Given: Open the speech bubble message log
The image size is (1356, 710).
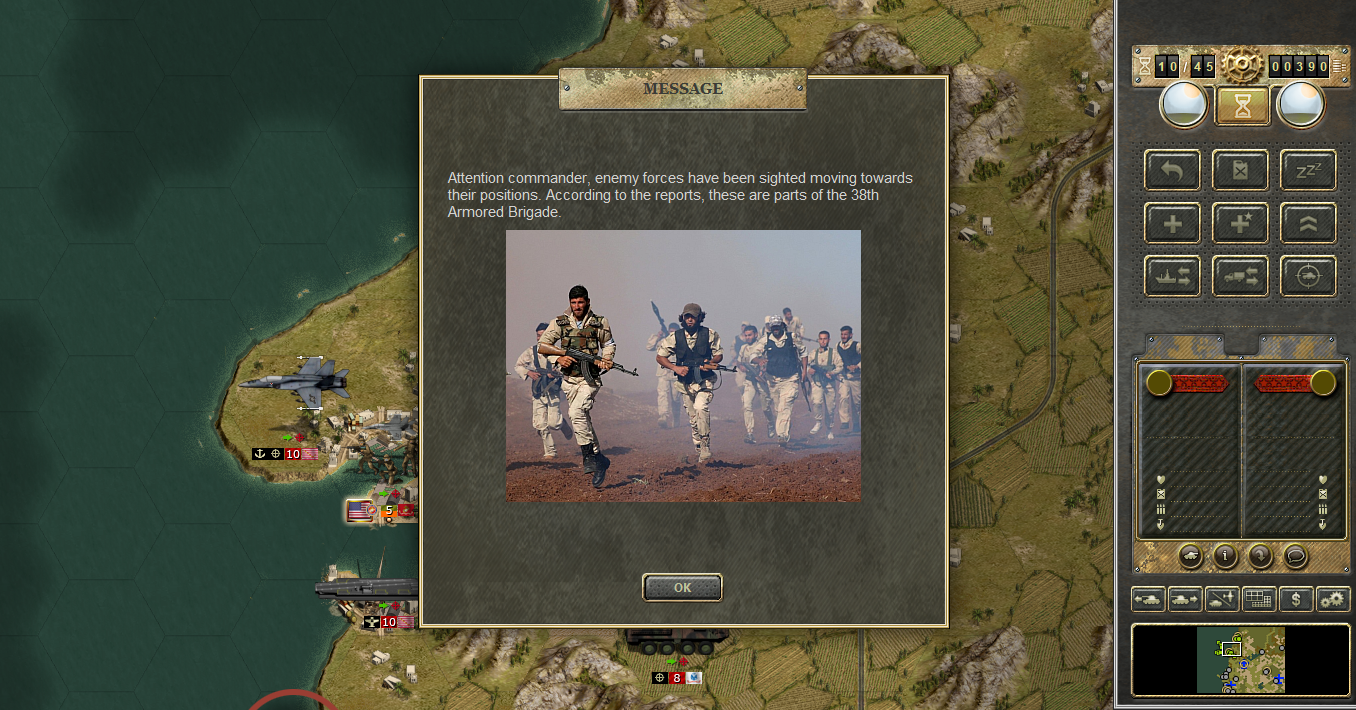Looking at the screenshot, I should pos(1295,555).
